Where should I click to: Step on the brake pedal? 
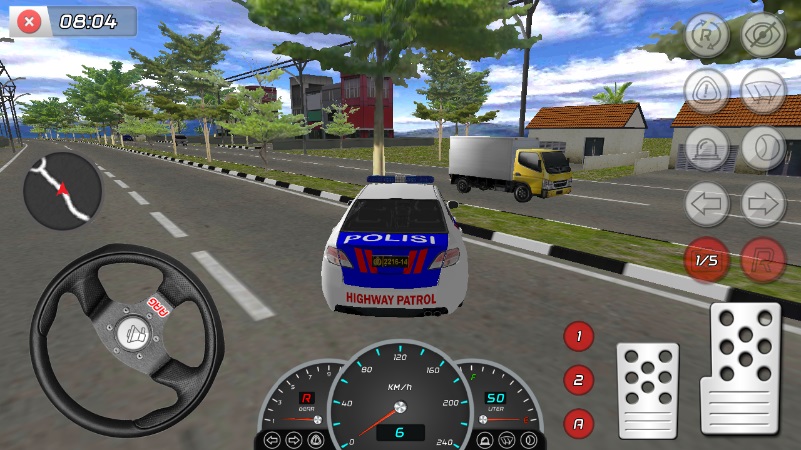(647, 389)
